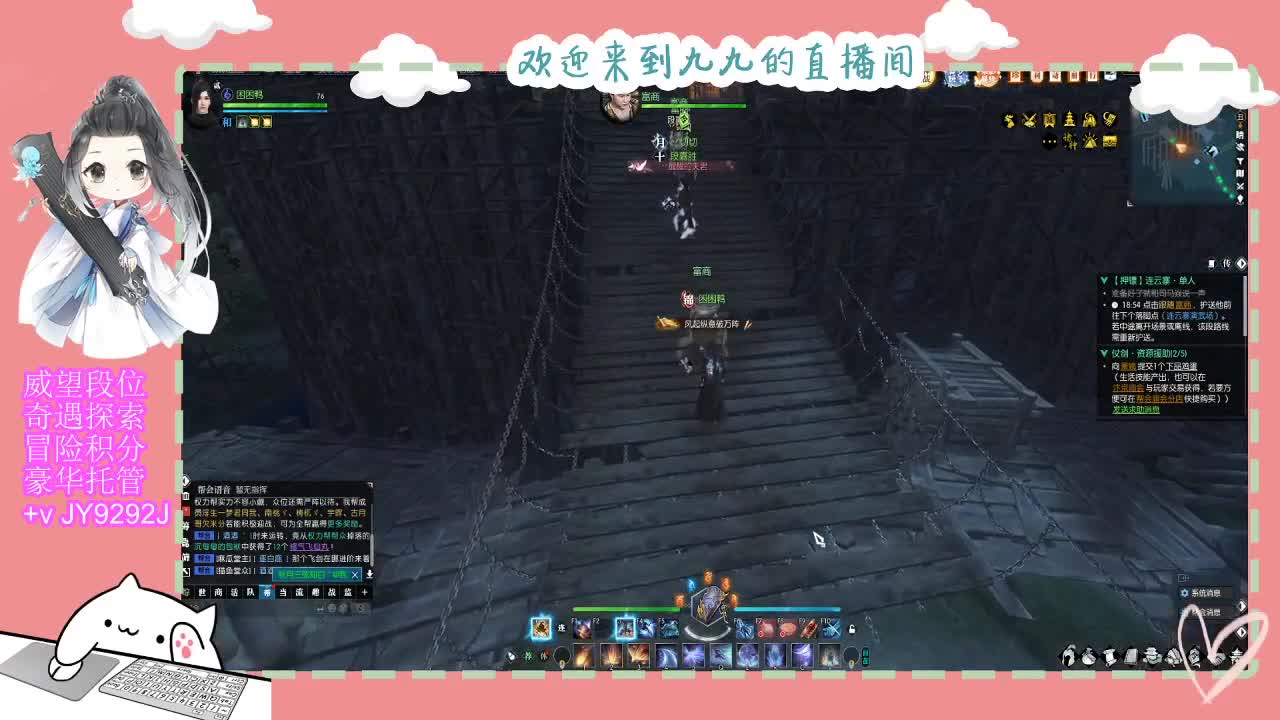Open the deer mount icon top right
Viewport: 1280px width, 720px height.
[1009, 120]
